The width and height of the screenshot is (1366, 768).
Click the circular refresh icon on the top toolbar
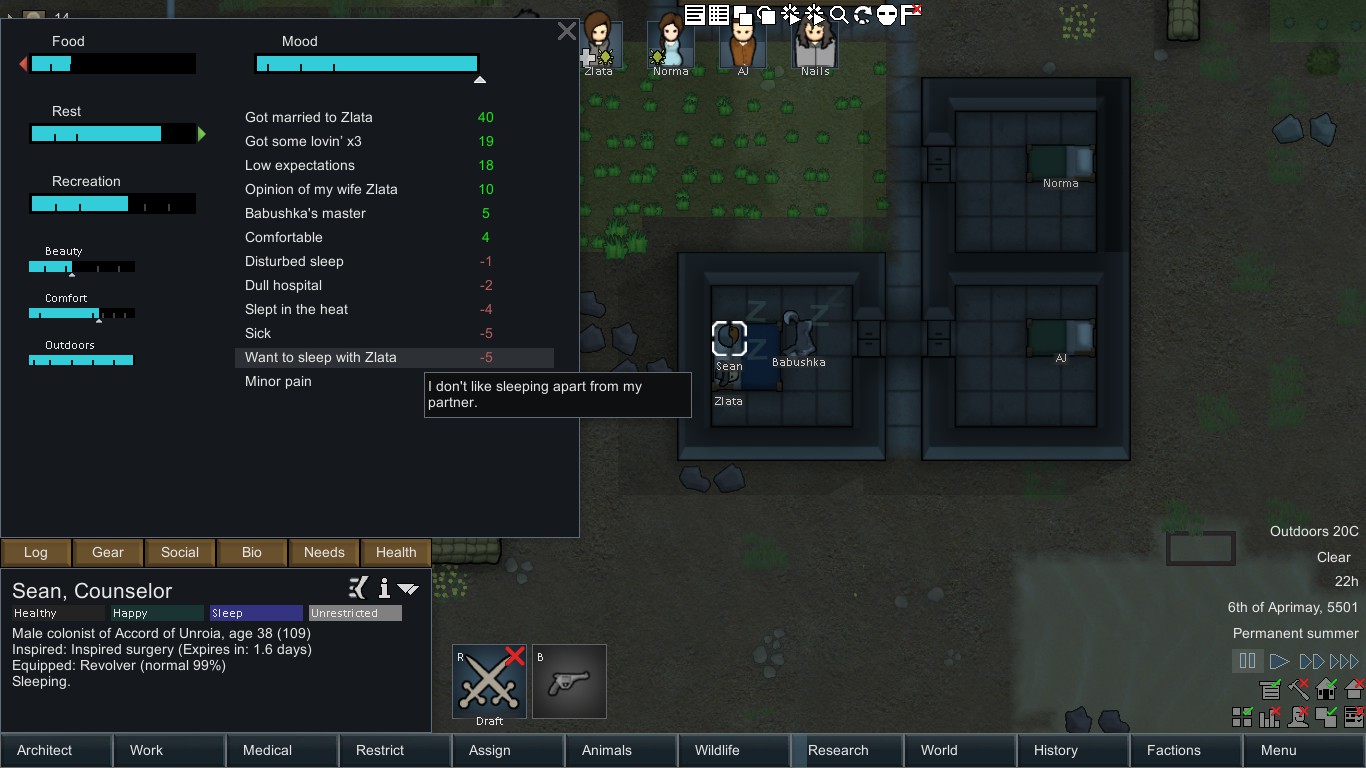point(863,14)
